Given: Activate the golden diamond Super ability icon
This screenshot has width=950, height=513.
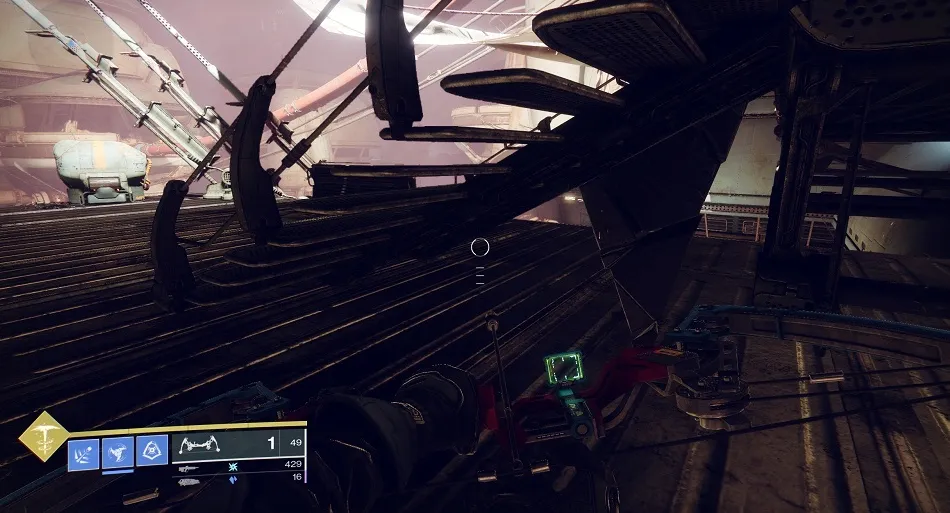Looking at the screenshot, I should 44,437.
